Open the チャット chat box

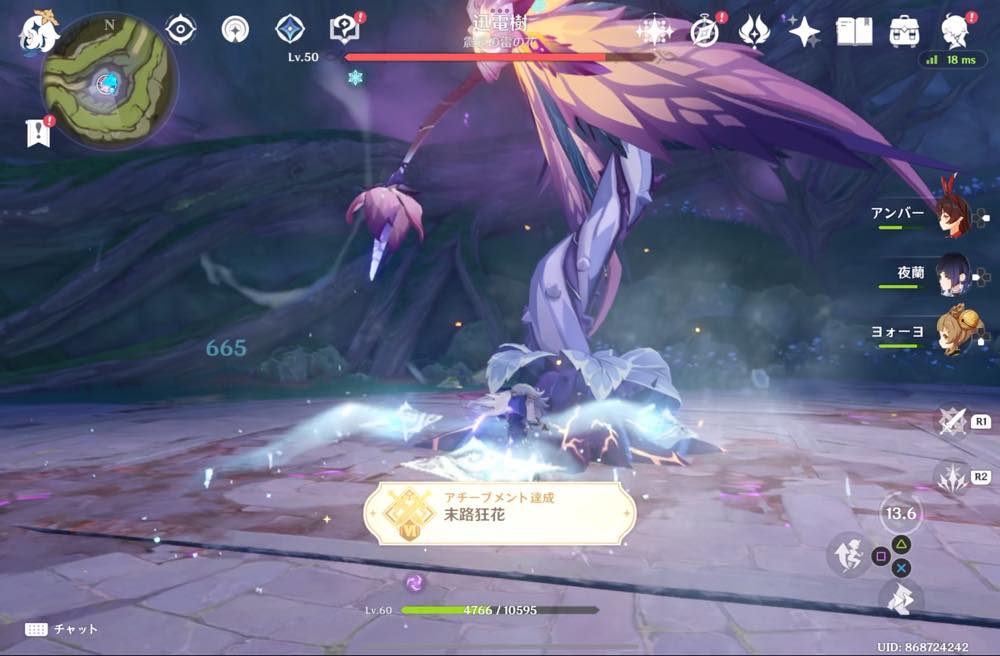(x=62, y=629)
